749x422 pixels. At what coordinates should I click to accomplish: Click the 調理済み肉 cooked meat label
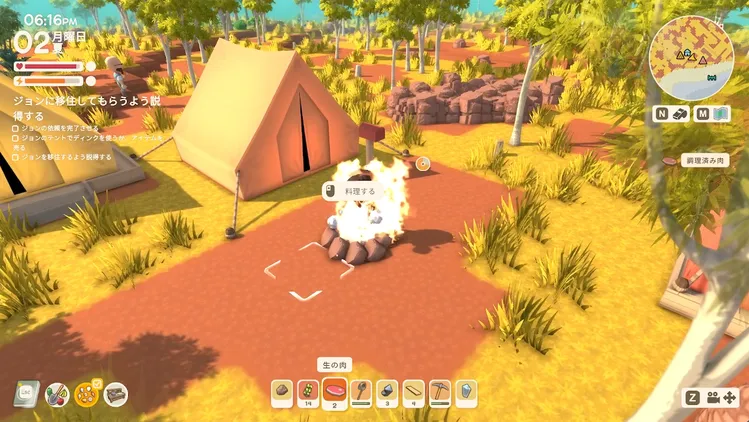(x=705, y=160)
